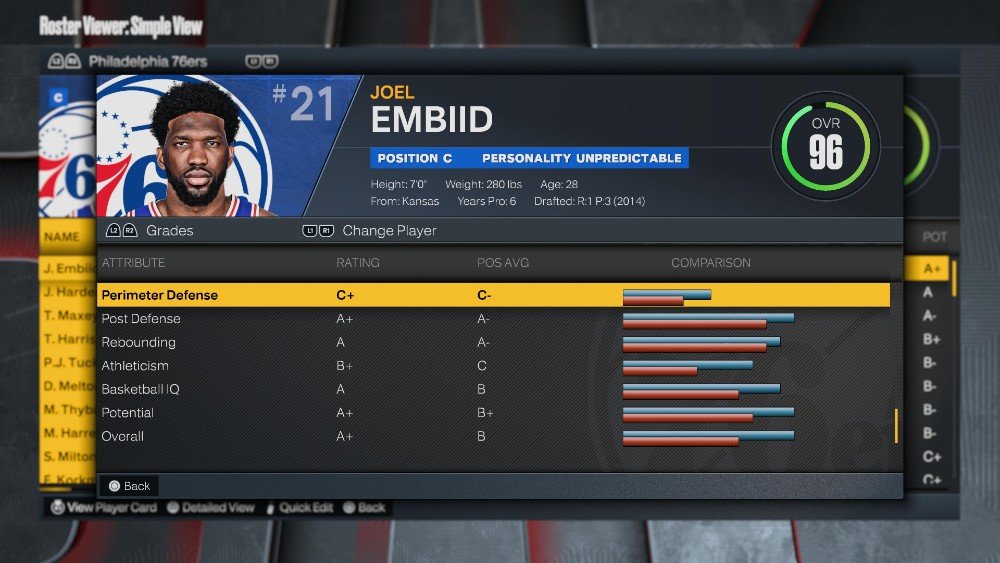Image resolution: width=1000 pixels, height=563 pixels.
Task: Choose P.J. Tucker from the roster list
Action: coord(68,363)
